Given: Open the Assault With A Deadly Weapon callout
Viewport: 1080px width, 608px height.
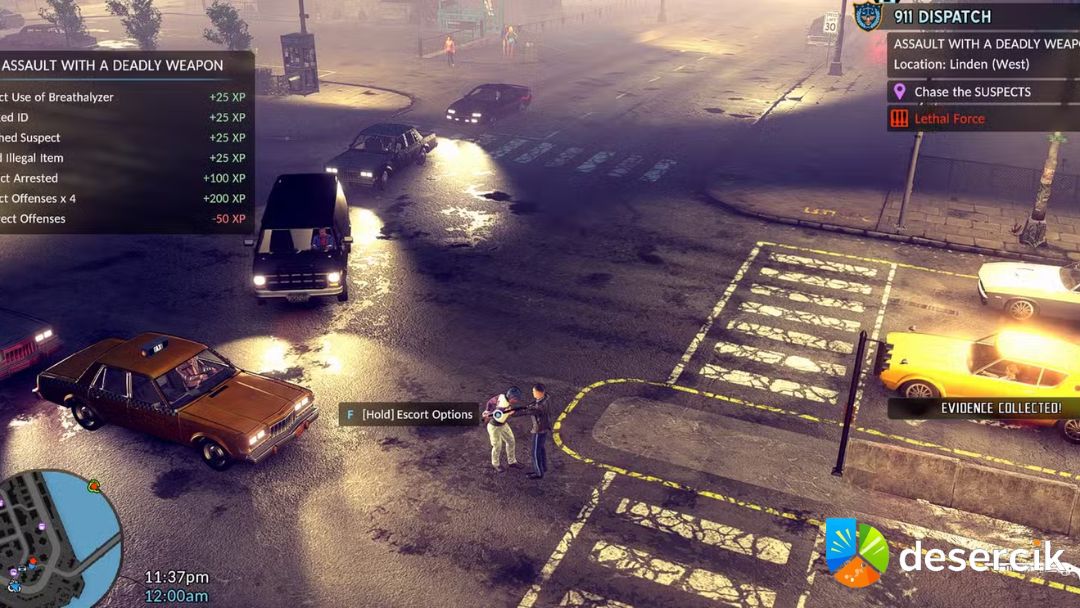Looking at the screenshot, I should pos(985,44).
